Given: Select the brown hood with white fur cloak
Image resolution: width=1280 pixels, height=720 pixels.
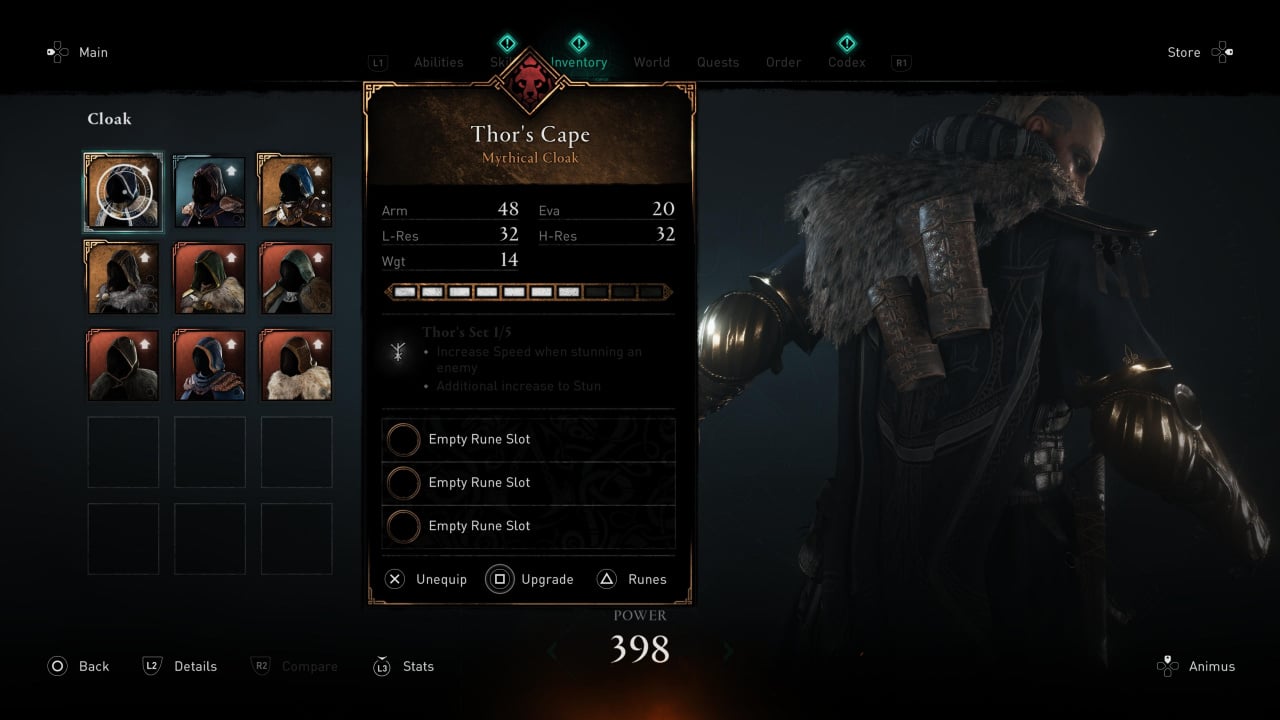Looking at the screenshot, I should coord(296,365).
